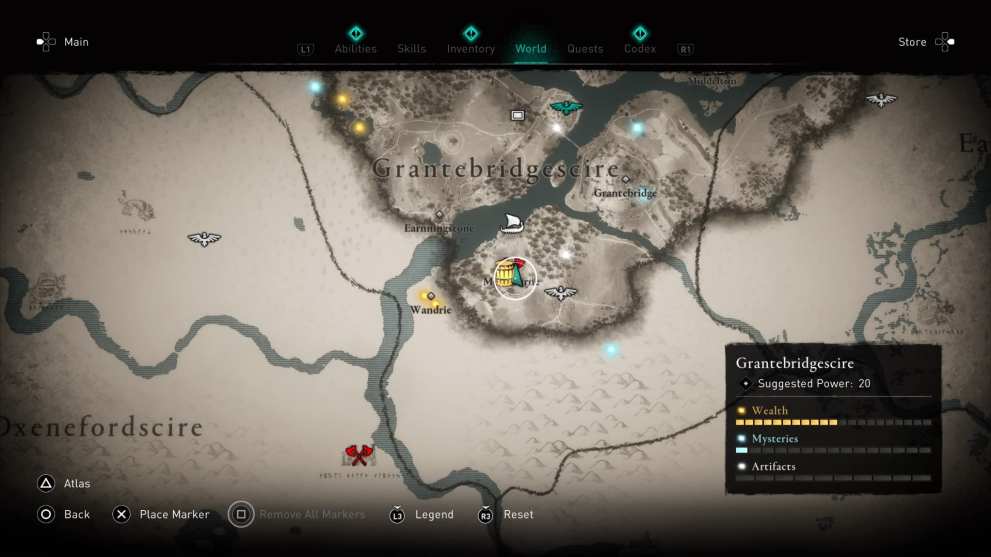Image resolution: width=991 pixels, height=557 pixels.
Task: Open the Skills tab
Action: [411, 48]
